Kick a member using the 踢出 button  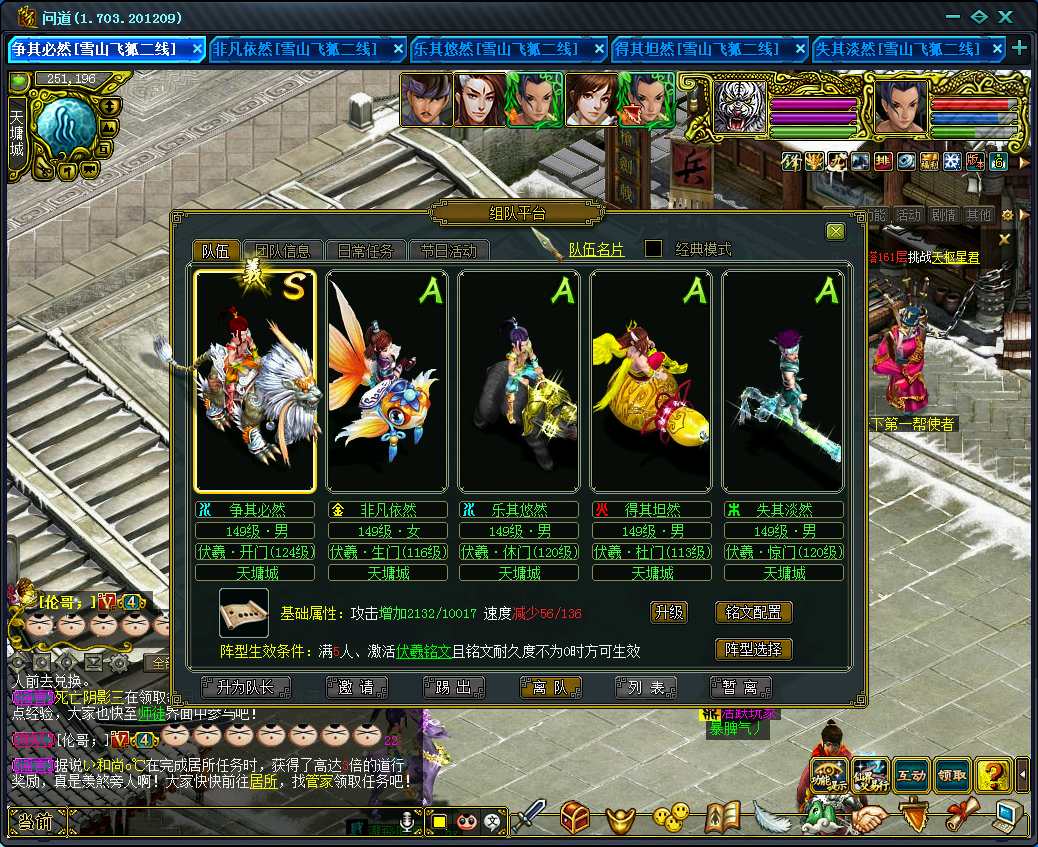[x=453, y=687]
